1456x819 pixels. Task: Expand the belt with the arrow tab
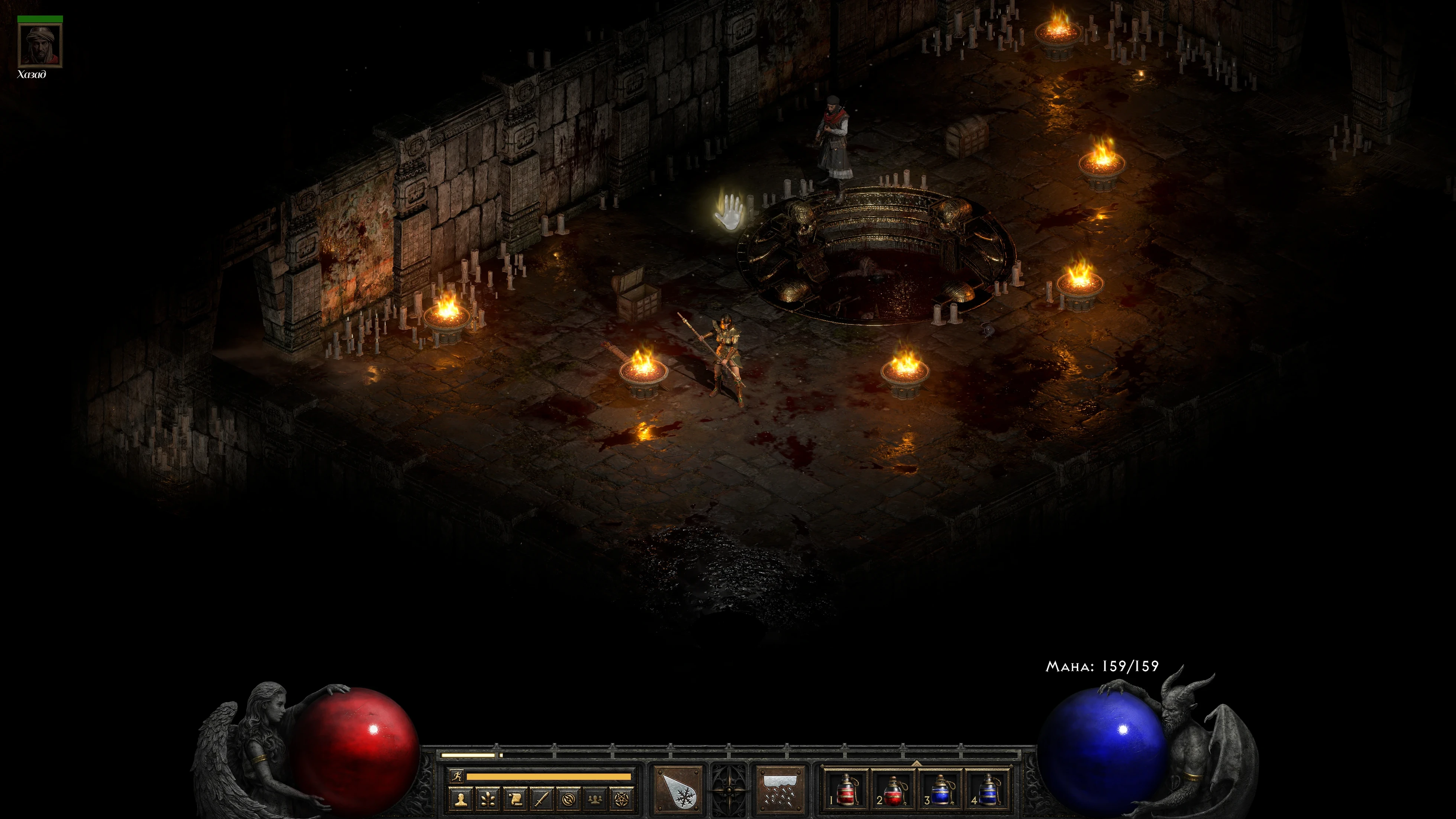click(916, 763)
